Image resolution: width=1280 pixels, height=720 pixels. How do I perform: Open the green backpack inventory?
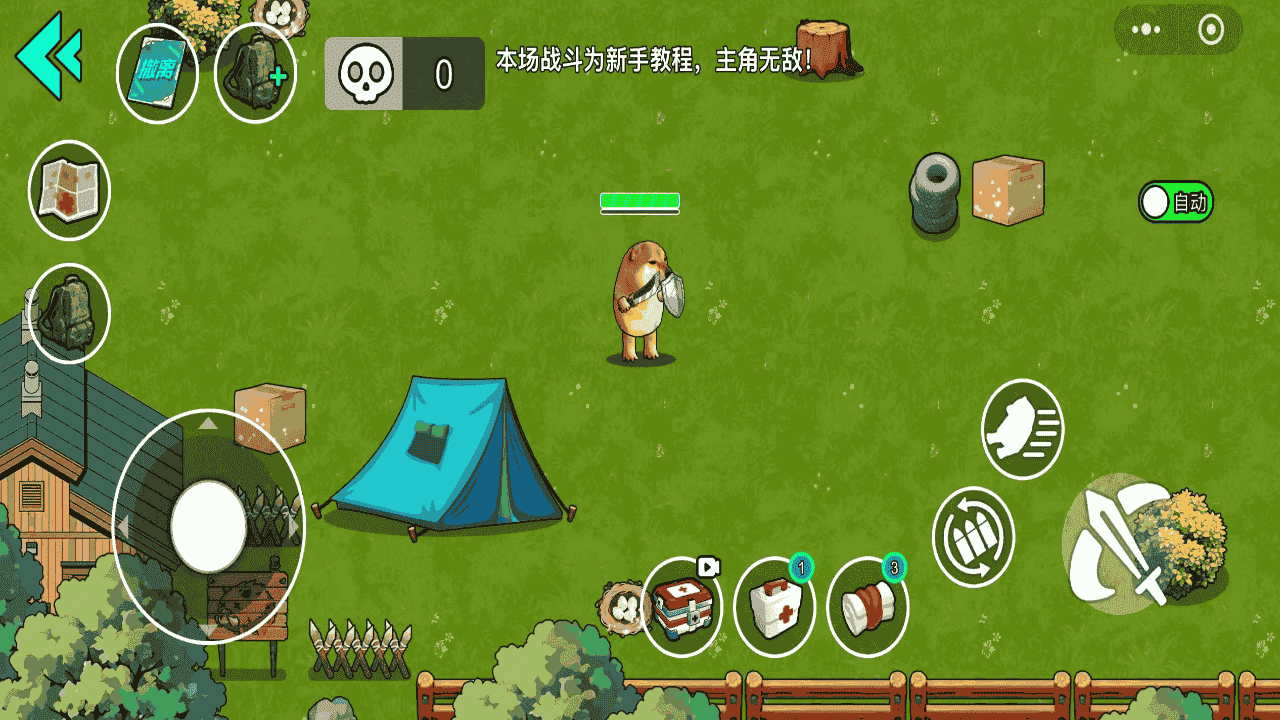coord(69,313)
